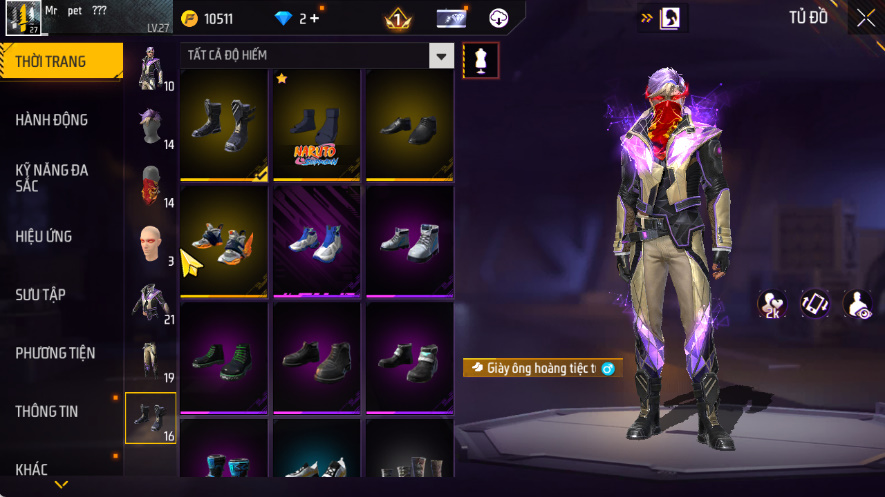Select the bald head category icon
This screenshot has width=885, height=497.
coord(150,243)
